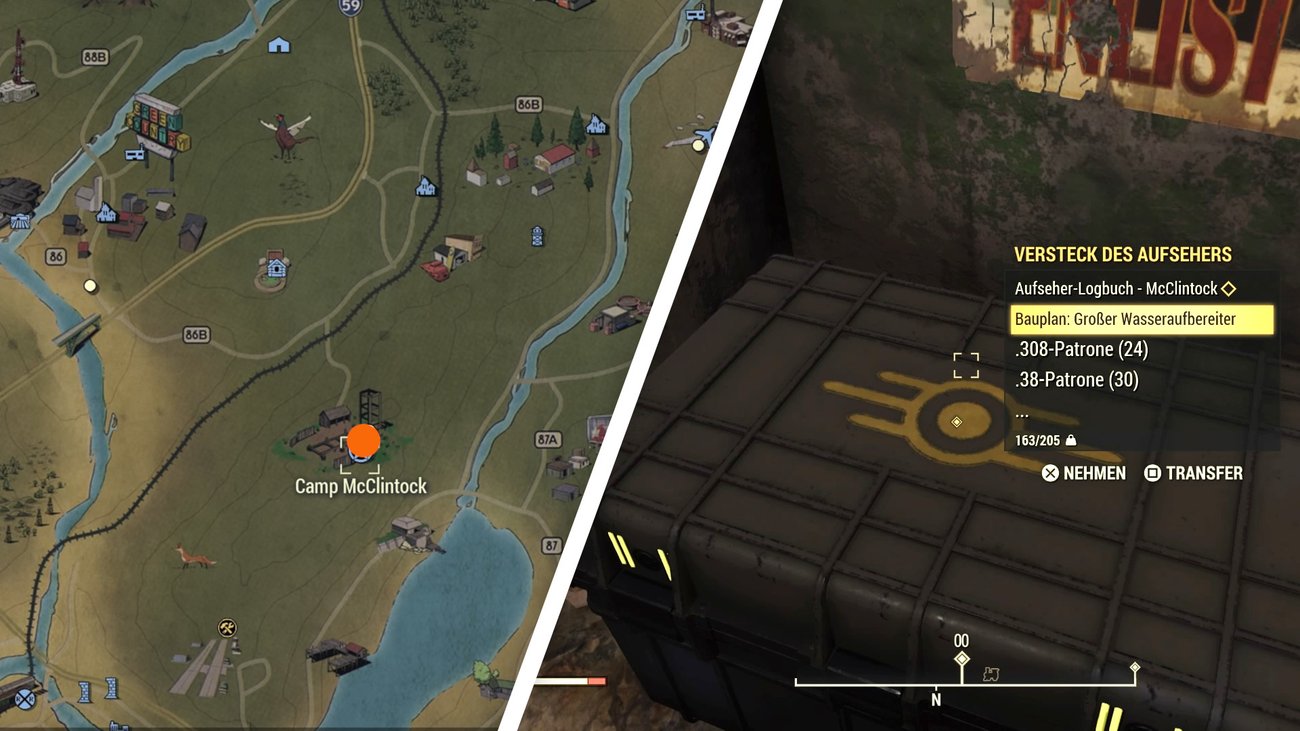Click the fox creature icon on the map
This screenshot has height=731, width=1300.
coord(196,558)
